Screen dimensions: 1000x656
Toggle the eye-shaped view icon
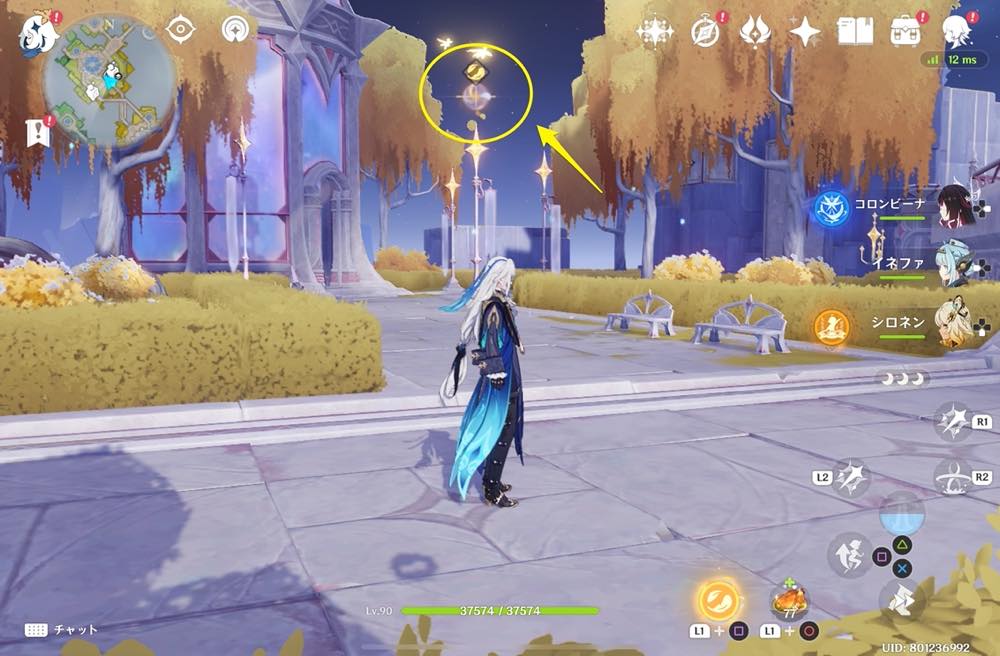(x=180, y=30)
